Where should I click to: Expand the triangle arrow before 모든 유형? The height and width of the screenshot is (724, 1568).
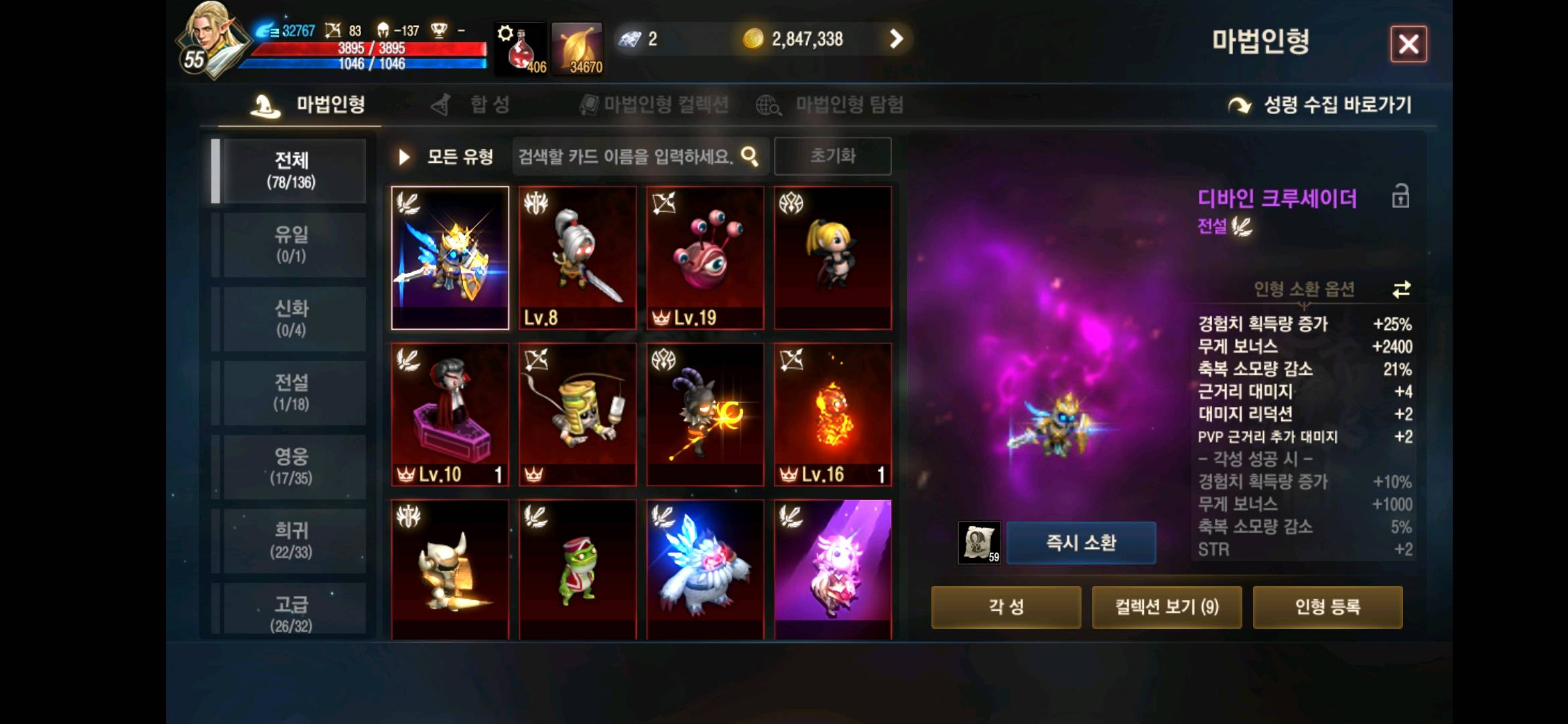403,156
